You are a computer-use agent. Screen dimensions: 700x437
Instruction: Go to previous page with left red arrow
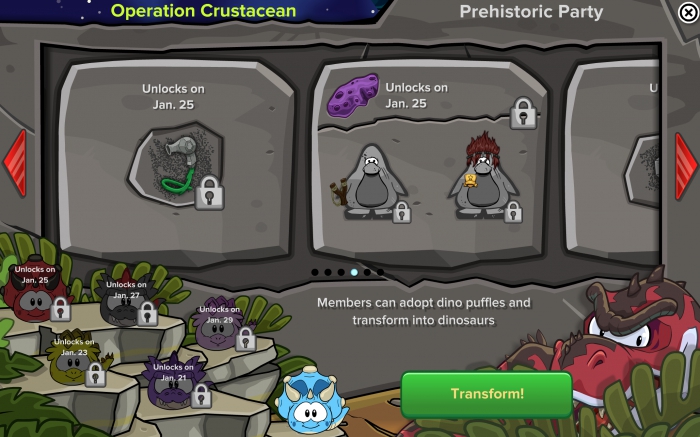click(14, 162)
